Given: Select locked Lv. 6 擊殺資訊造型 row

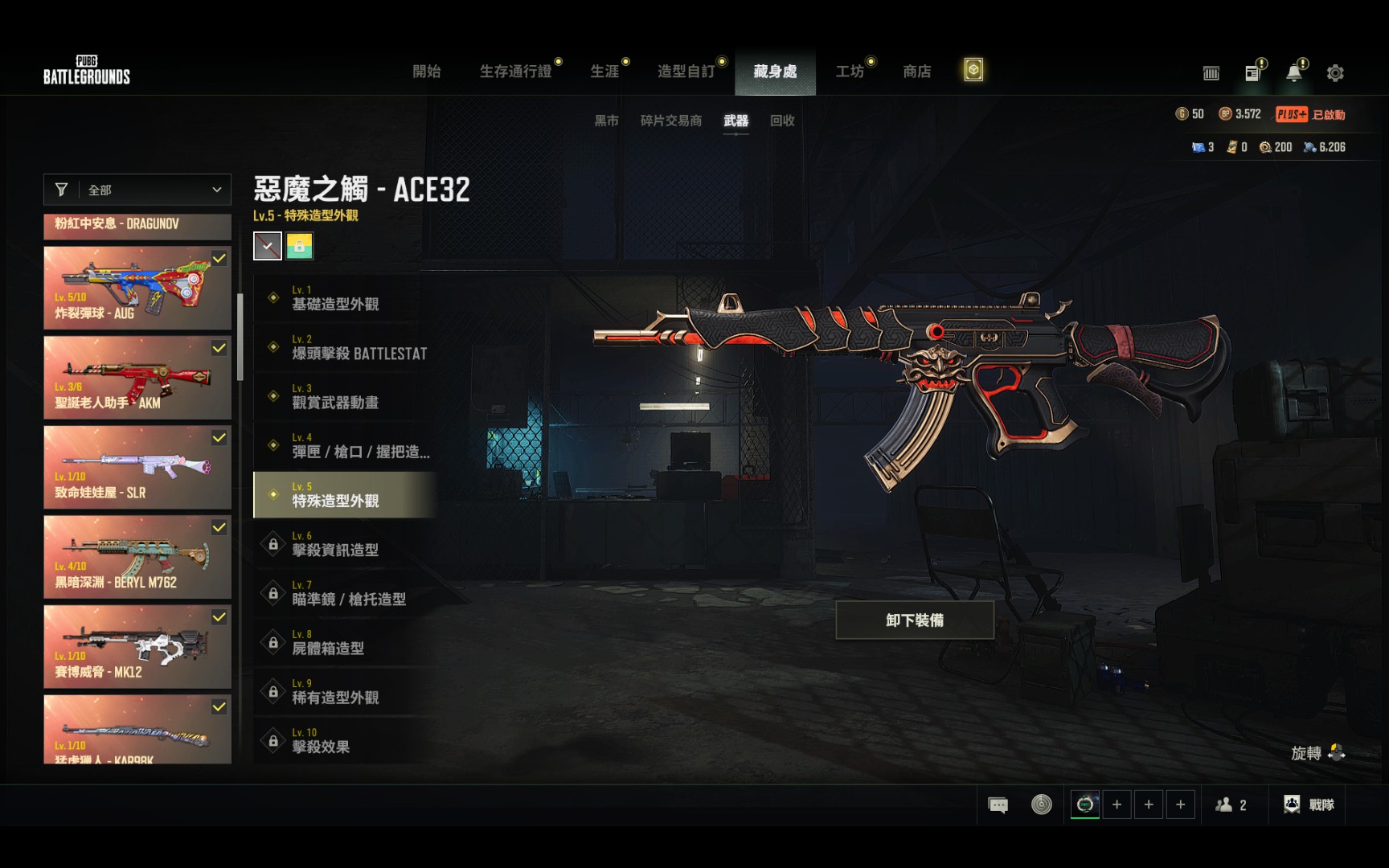Looking at the screenshot, I should tap(346, 544).
